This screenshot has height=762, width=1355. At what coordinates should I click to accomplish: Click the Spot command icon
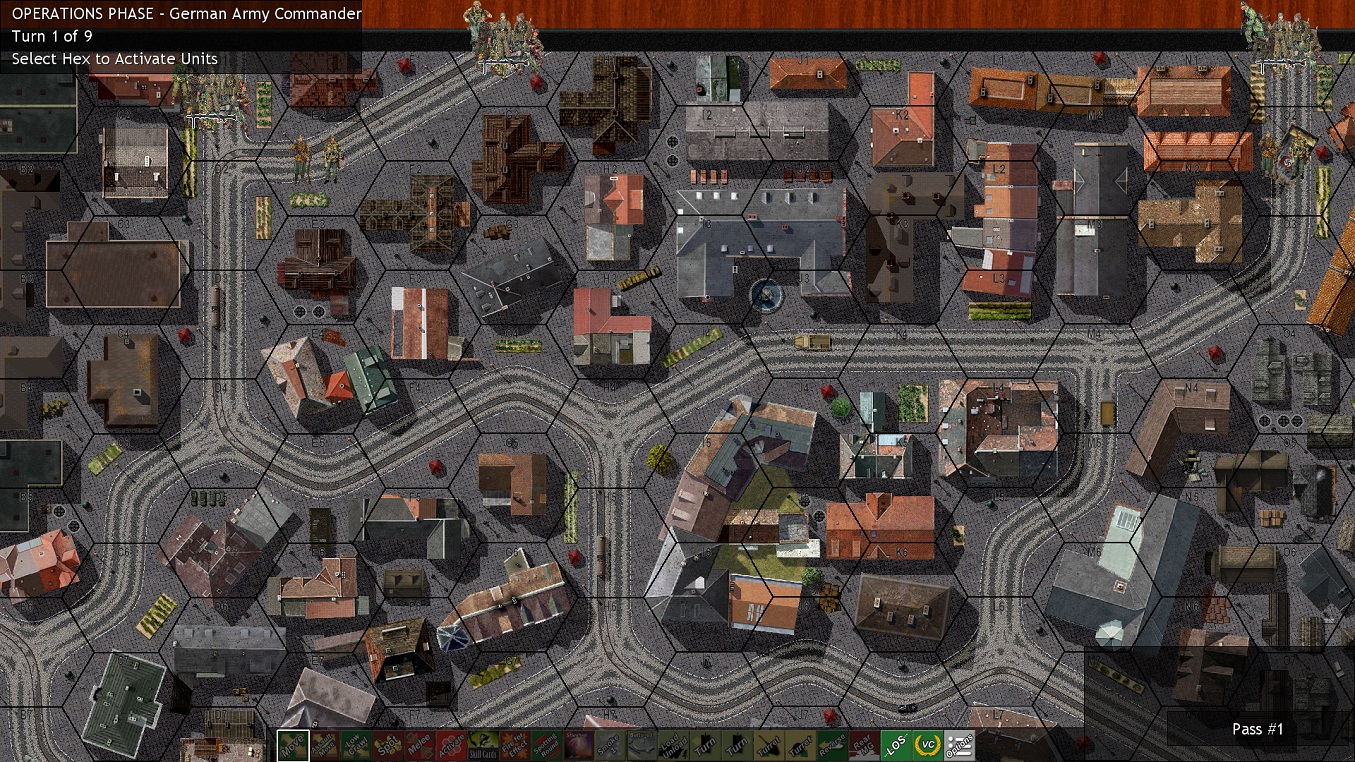[386, 745]
